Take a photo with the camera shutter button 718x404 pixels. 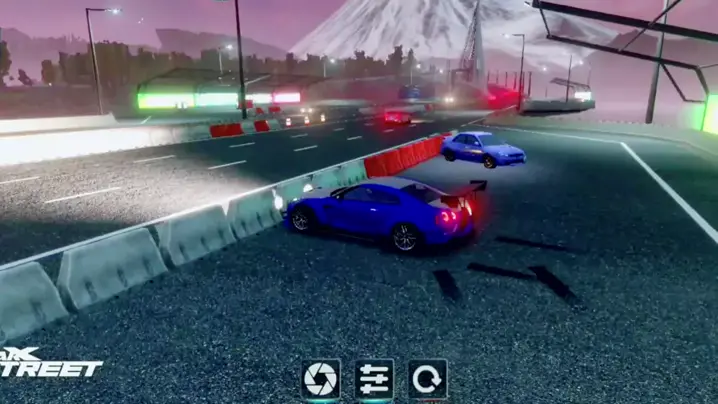coord(321,379)
